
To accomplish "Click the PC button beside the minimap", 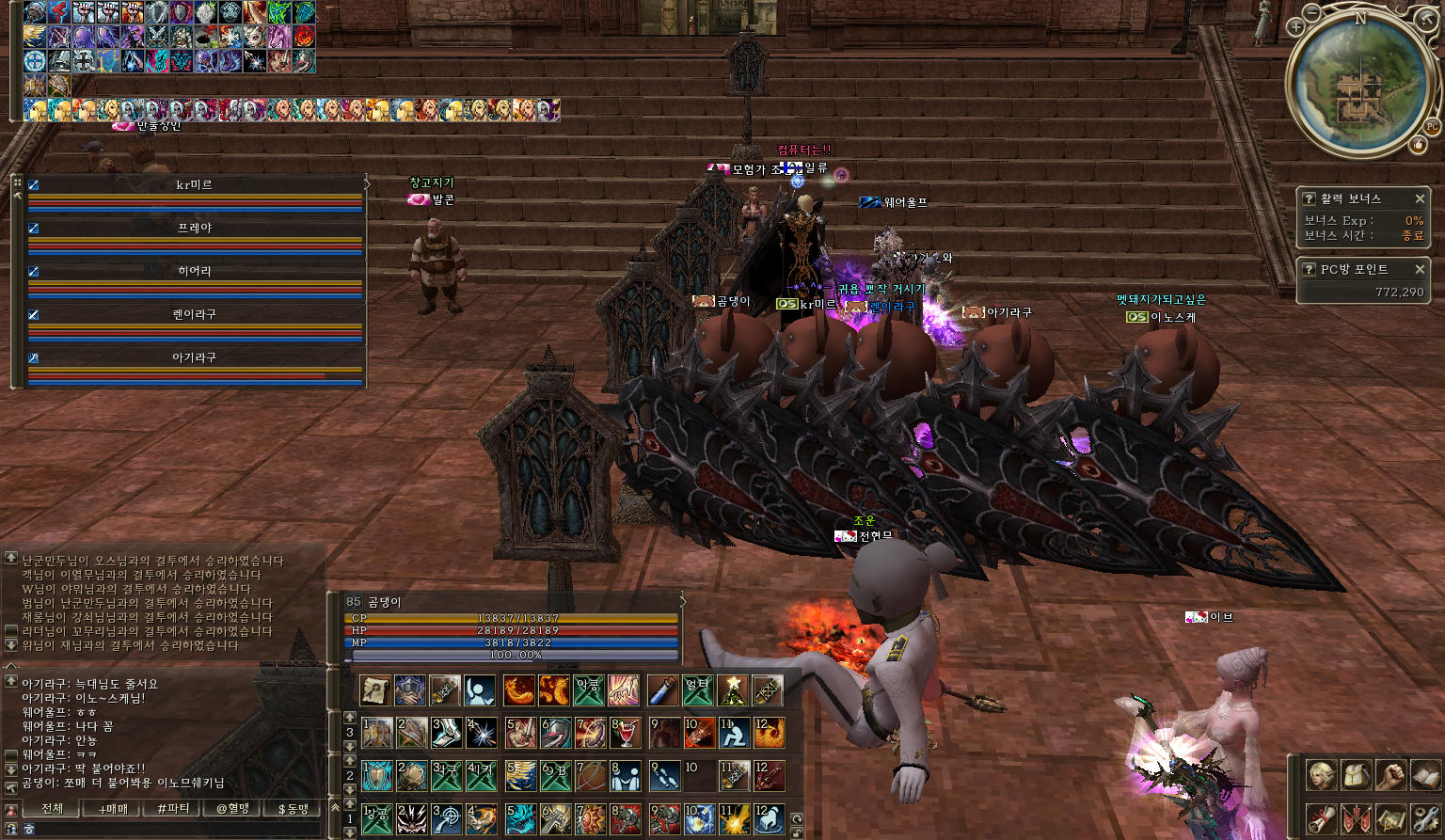I will click(1432, 126).
